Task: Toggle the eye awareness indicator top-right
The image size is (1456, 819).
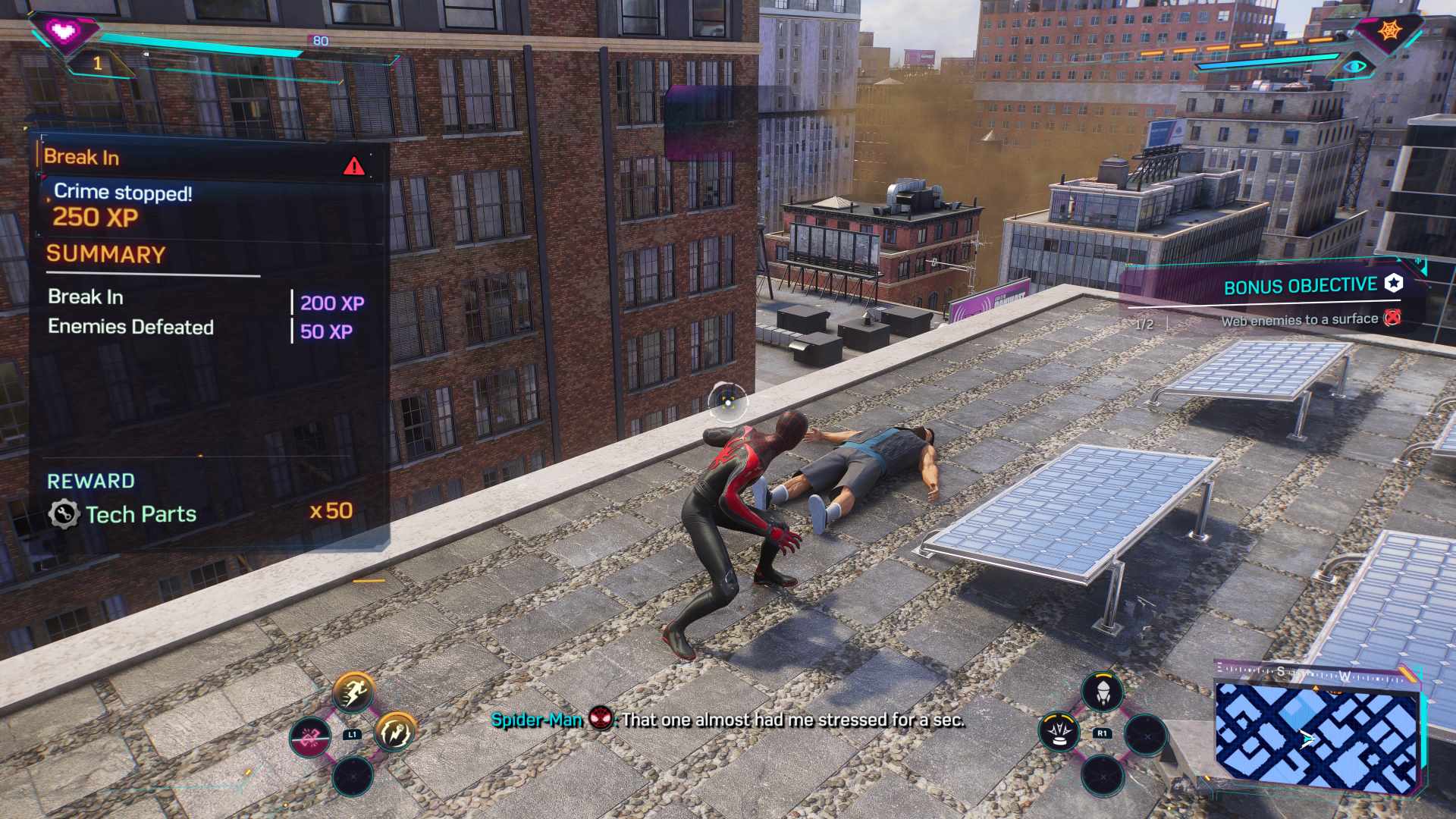Action: [1354, 67]
